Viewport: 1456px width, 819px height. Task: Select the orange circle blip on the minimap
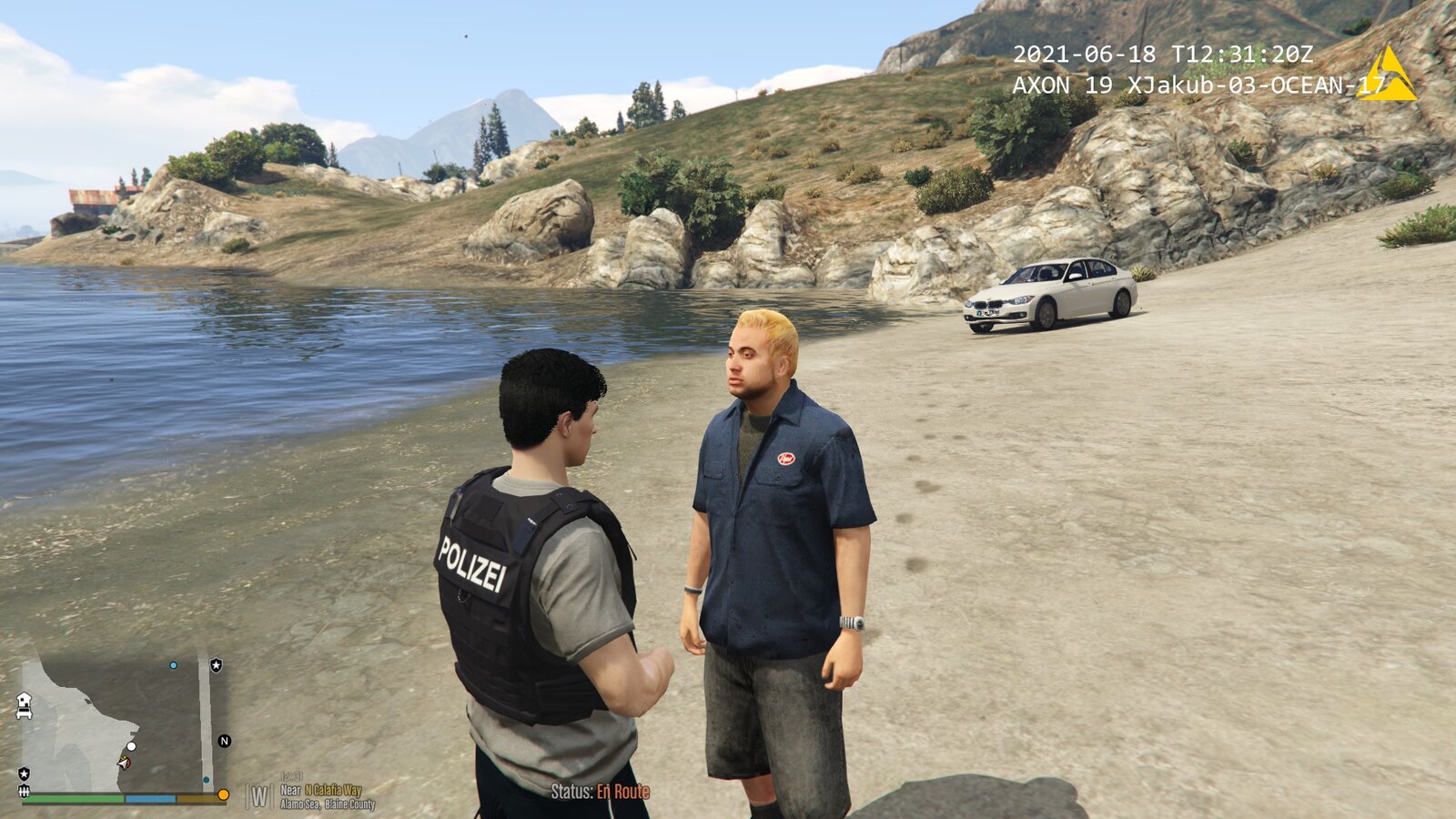coord(223,794)
